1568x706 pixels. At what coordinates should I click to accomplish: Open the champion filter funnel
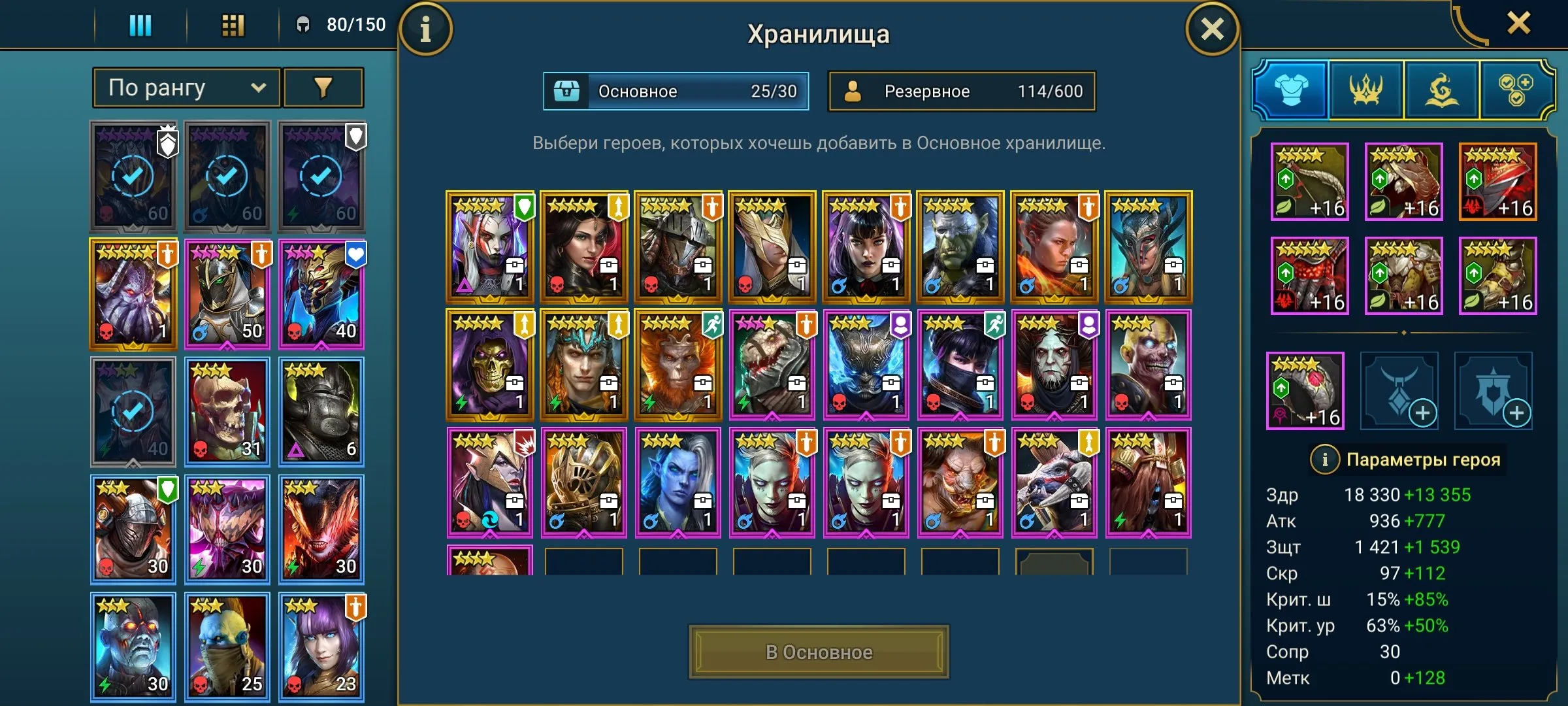pyautogui.click(x=323, y=87)
